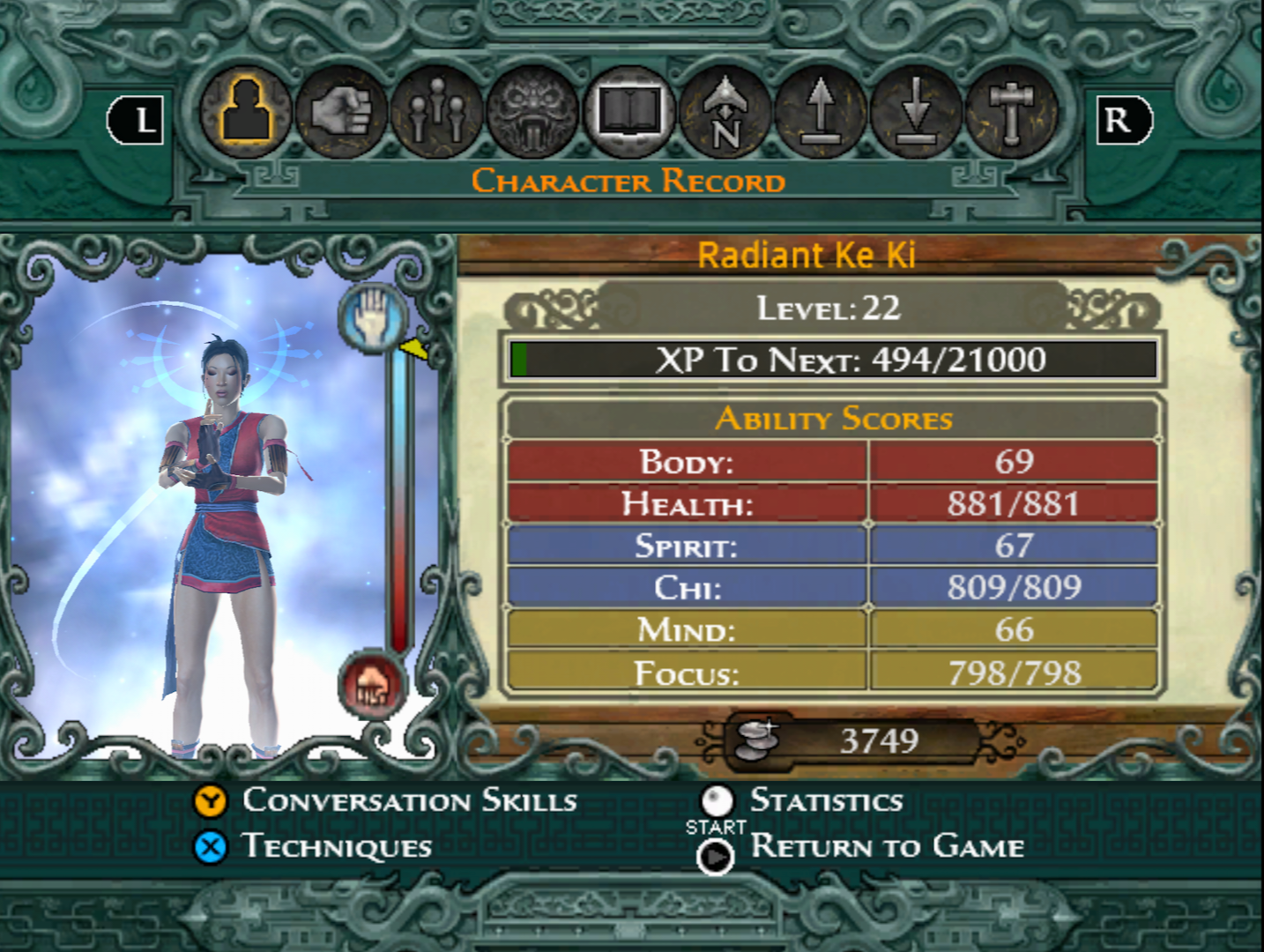The image size is (1264, 952).
Task: Show the Statistics page
Action: (826, 800)
